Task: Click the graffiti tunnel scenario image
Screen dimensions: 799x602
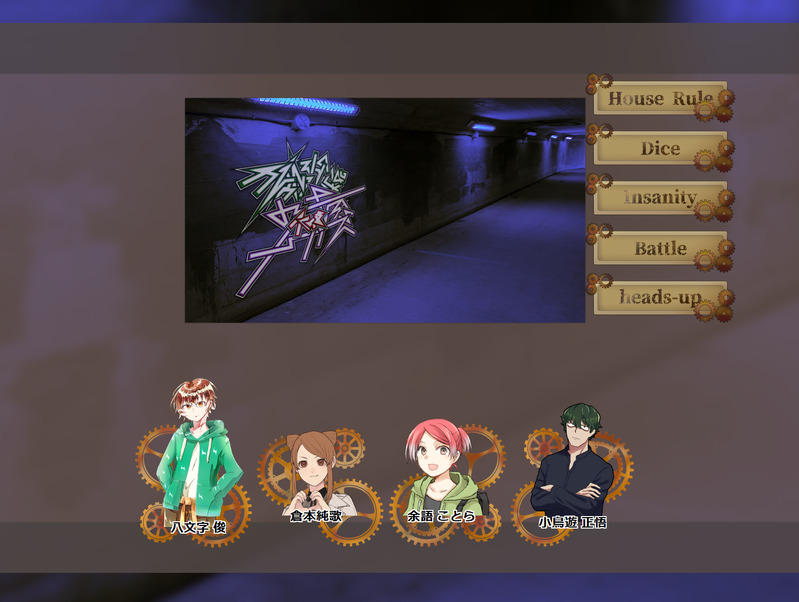Action: [385, 210]
